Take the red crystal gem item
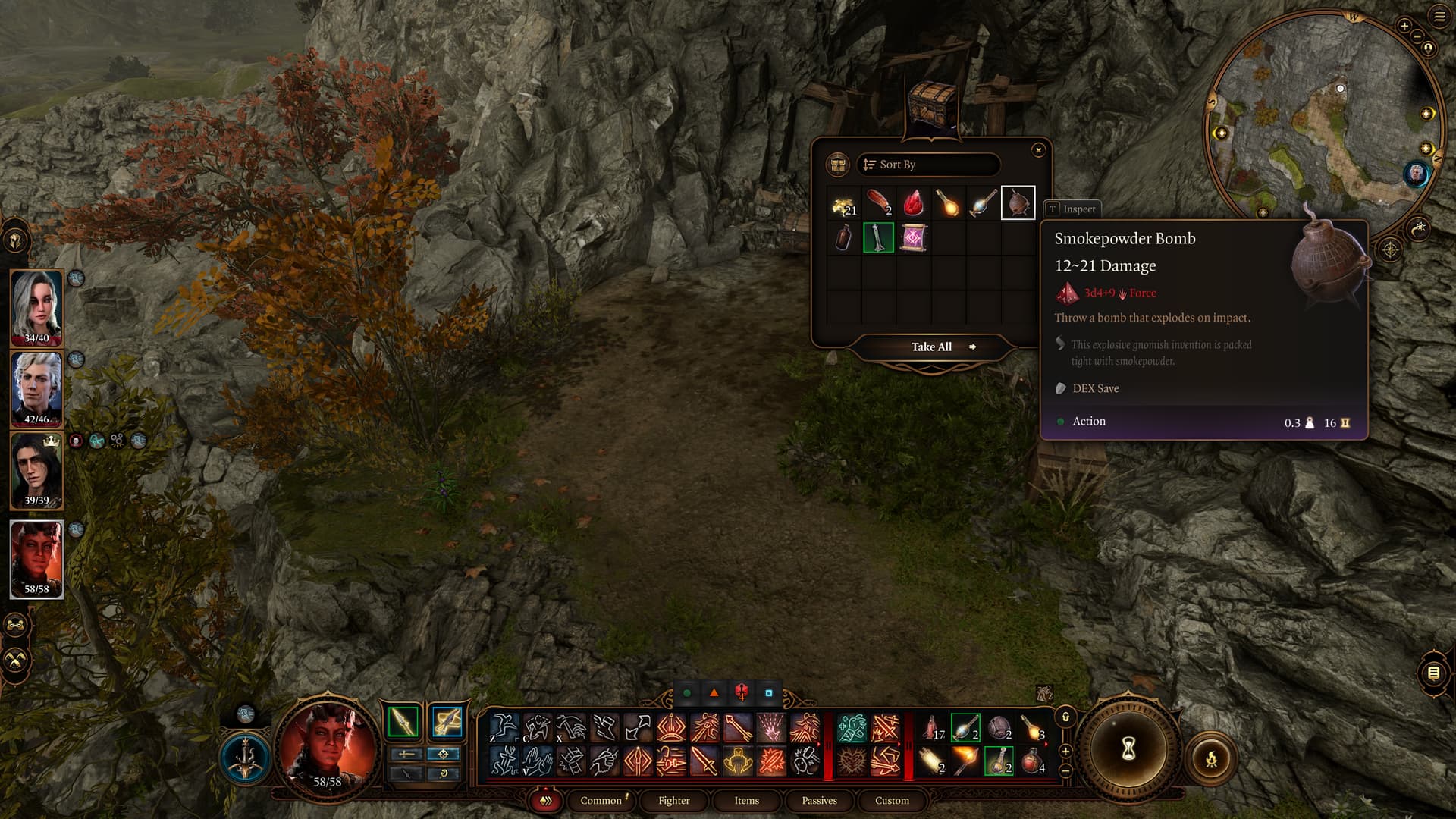This screenshot has width=1456, height=819. tap(913, 203)
